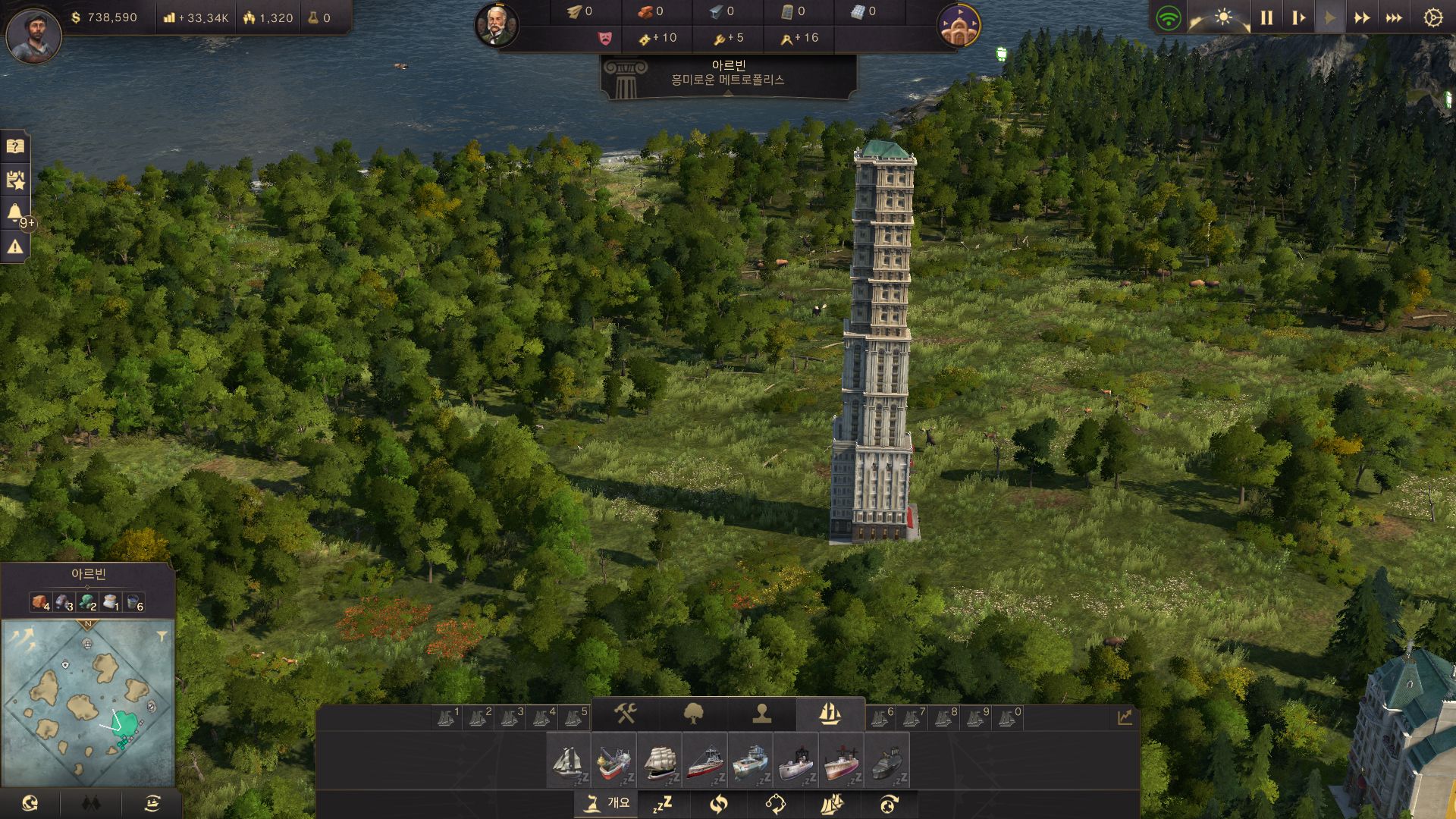Screen dimensions: 1456x819
Task: Pause the game speed
Action: [1266, 18]
